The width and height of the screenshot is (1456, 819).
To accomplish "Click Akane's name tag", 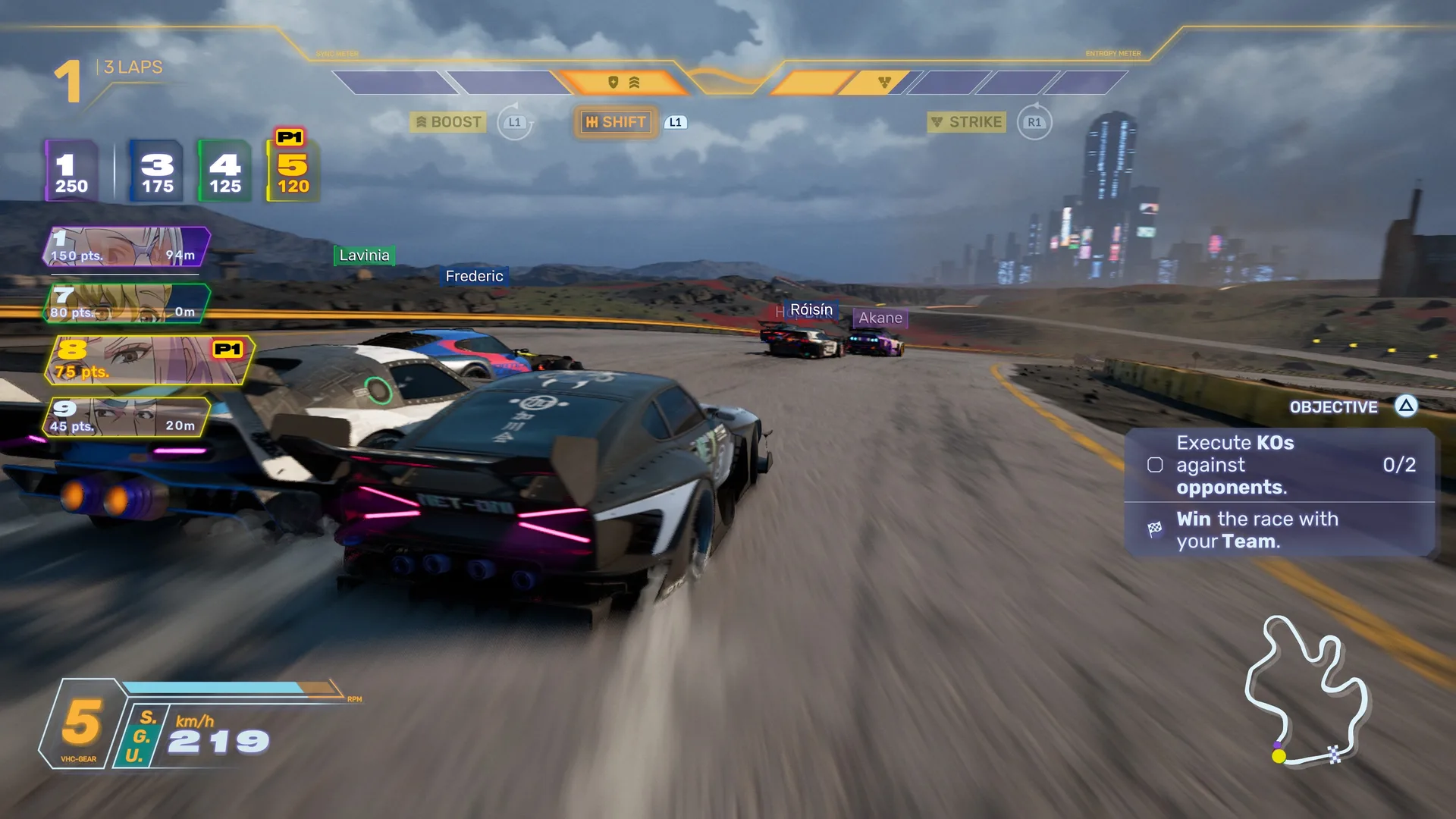I will pyautogui.click(x=880, y=318).
